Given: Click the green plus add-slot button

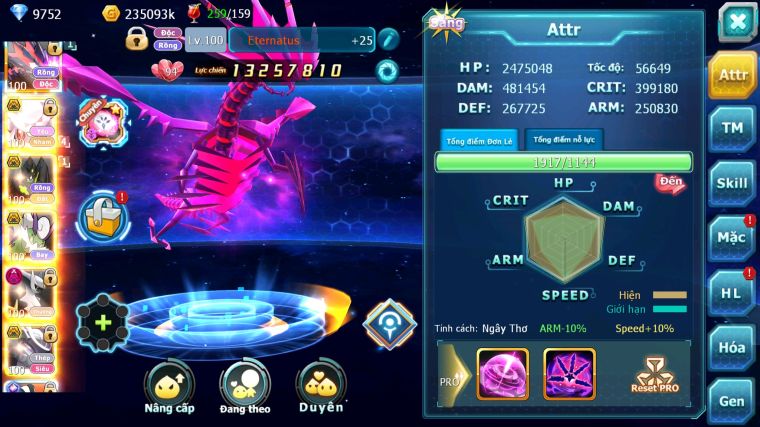Looking at the screenshot, I should [102, 323].
